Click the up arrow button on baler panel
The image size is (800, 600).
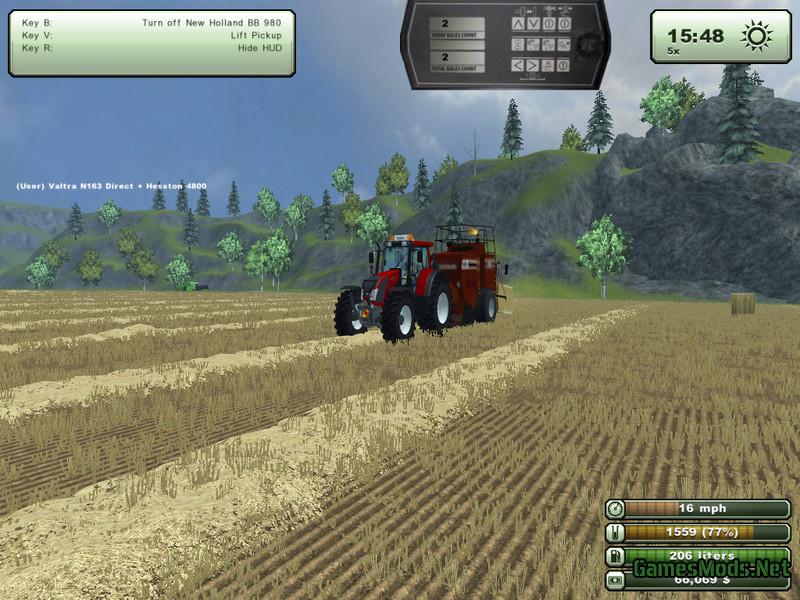pyautogui.click(x=517, y=23)
